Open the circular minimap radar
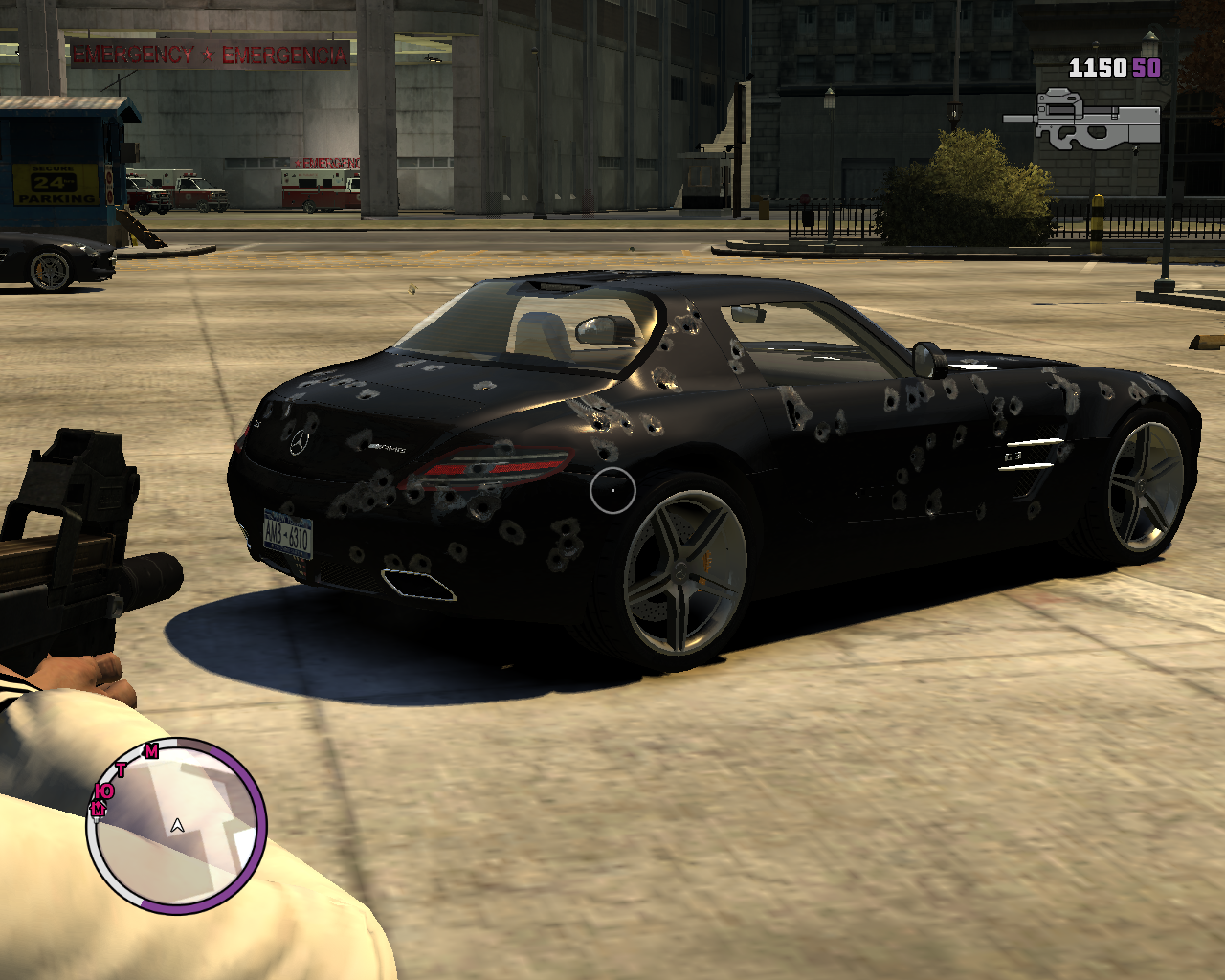 point(177,825)
